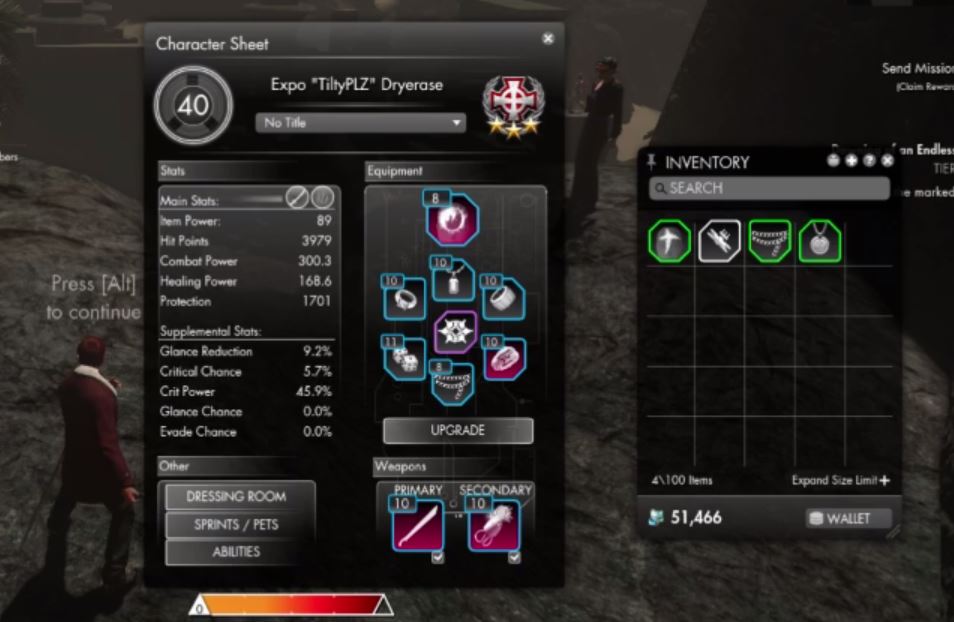Select the equipped chain talisman slot
Image resolution: width=954 pixels, height=622 pixels.
pyautogui.click(x=455, y=385)
